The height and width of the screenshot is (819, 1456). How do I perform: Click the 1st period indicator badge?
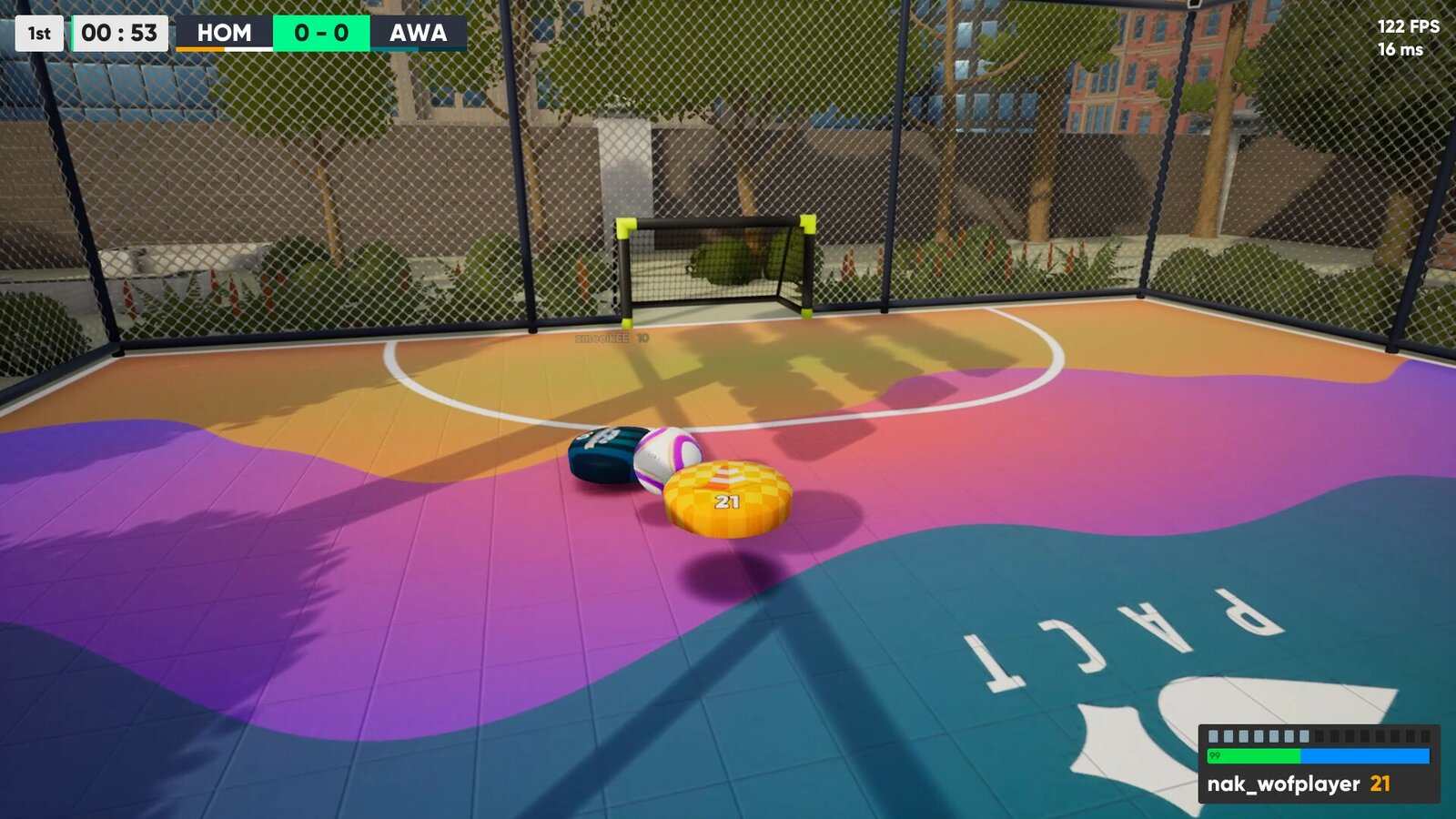37,34
